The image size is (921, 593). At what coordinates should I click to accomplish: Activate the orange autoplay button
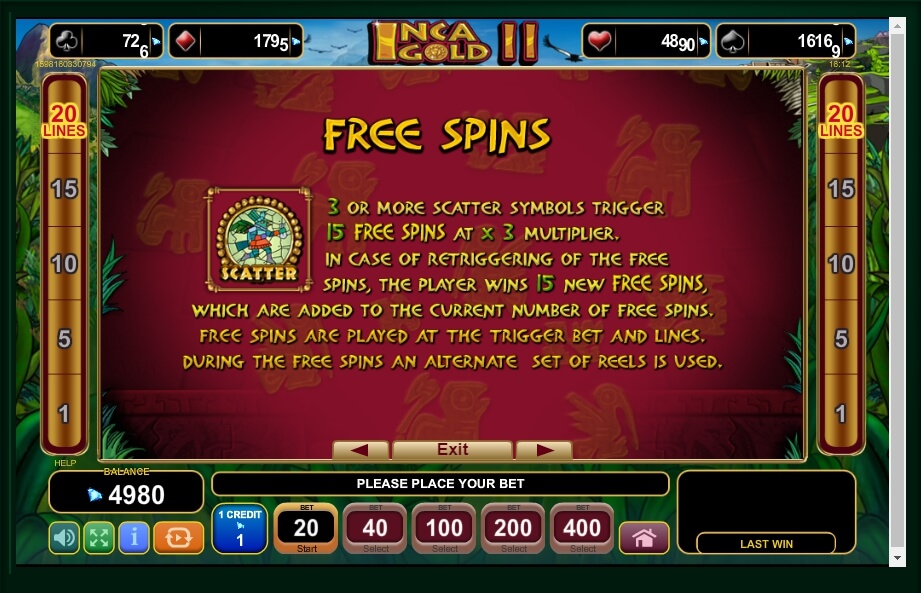178,538
